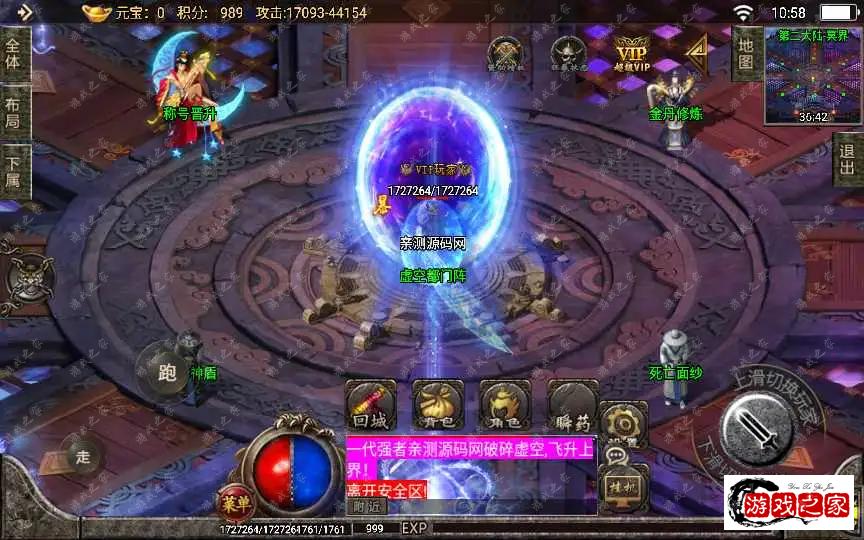Open the 地图 map button

(x=745, y=53)
